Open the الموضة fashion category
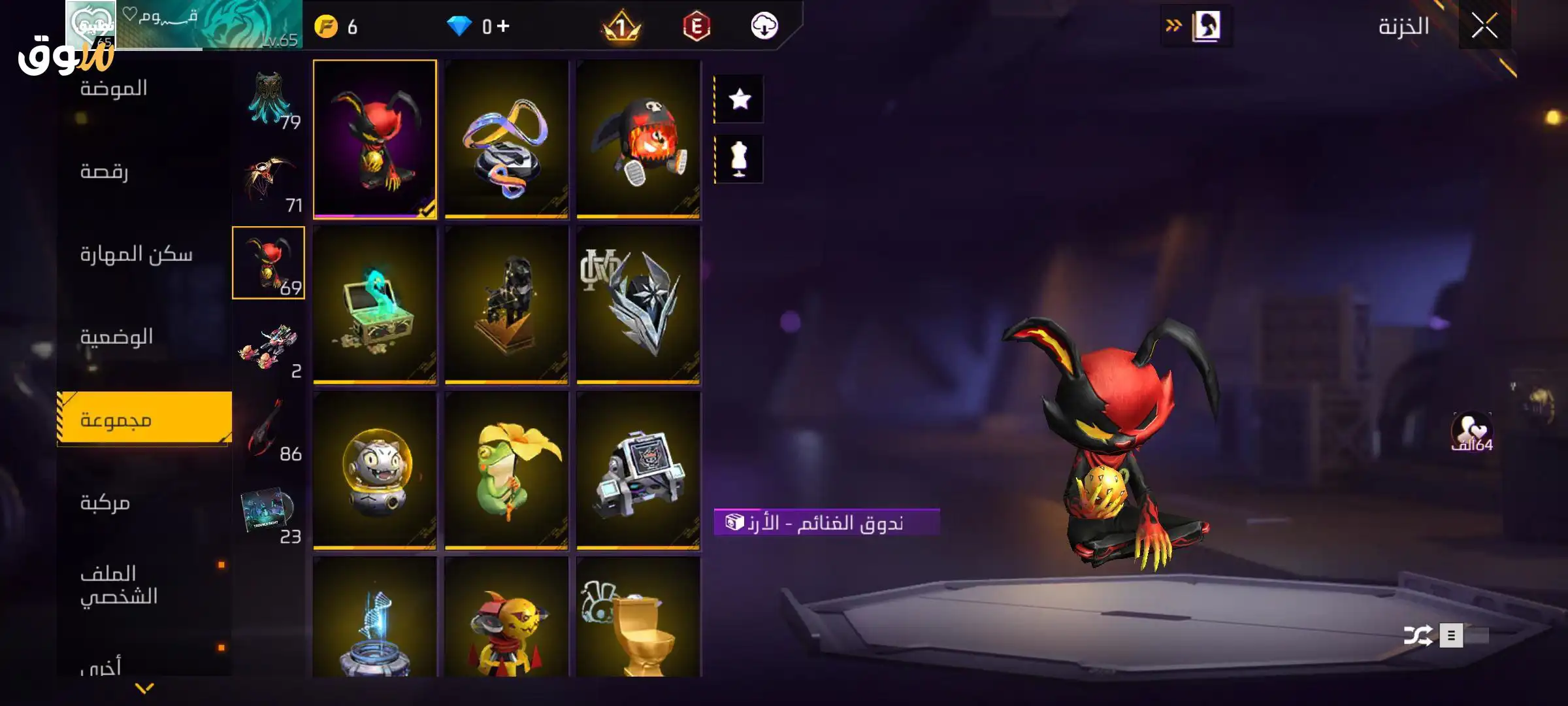 pos(114,88)
